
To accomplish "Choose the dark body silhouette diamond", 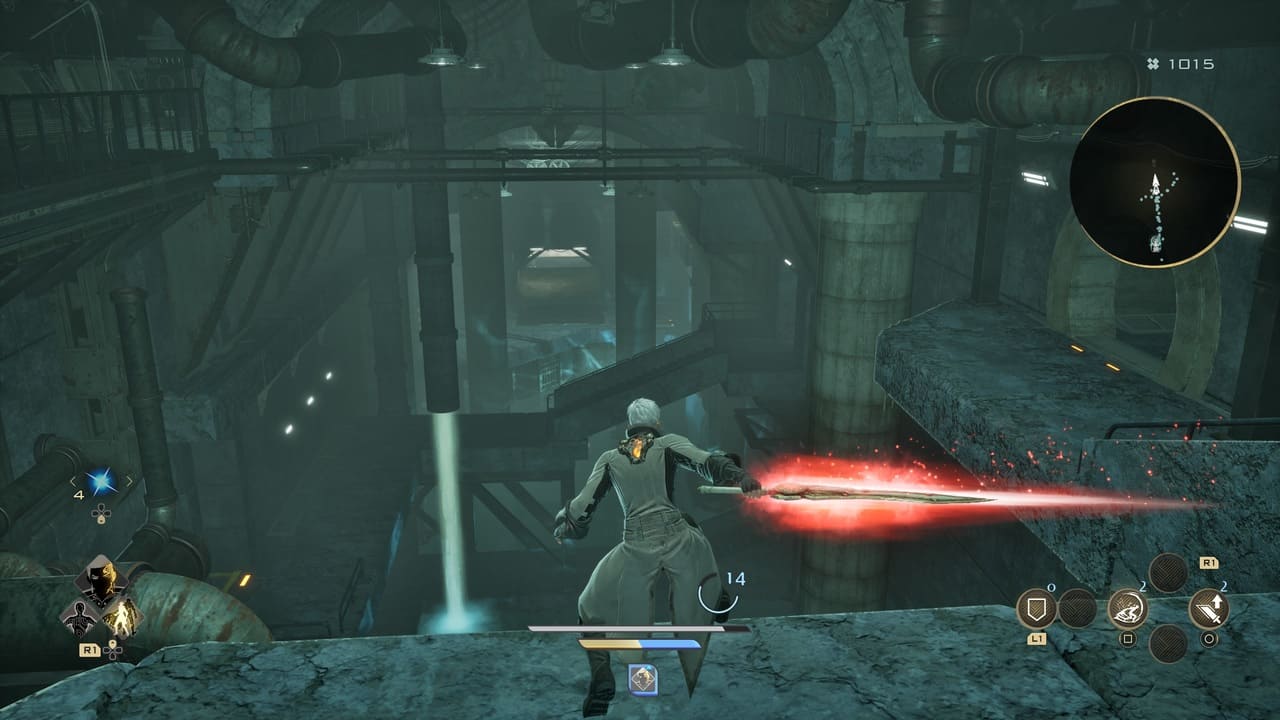I will (x=78, y=617).
